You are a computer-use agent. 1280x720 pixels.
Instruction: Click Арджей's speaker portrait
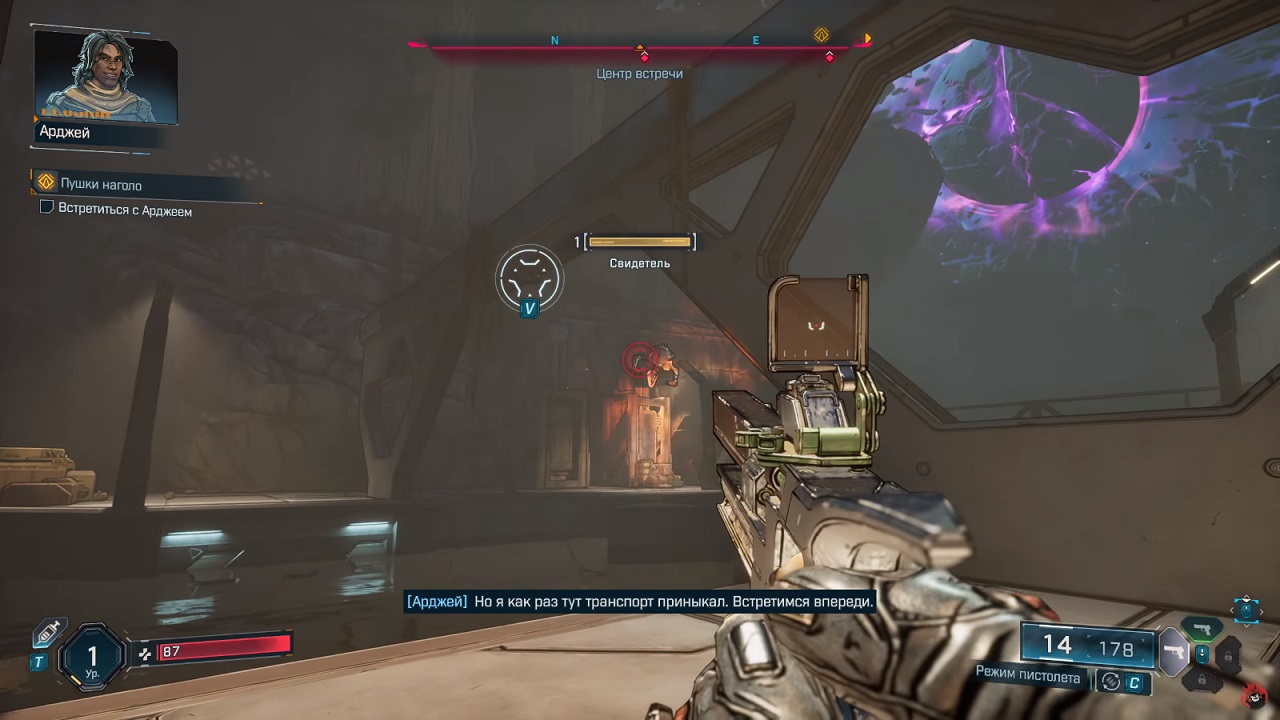(x=106, y=77)
